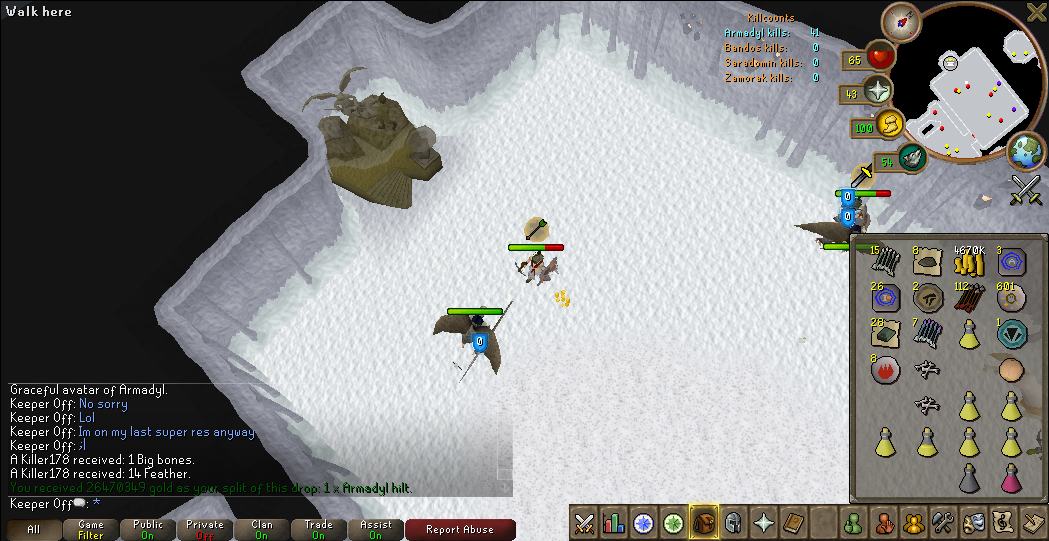The height and width of the screenshot is (541, 1049).
Task: Open the prayer star tab
Action: click(764, 522)
